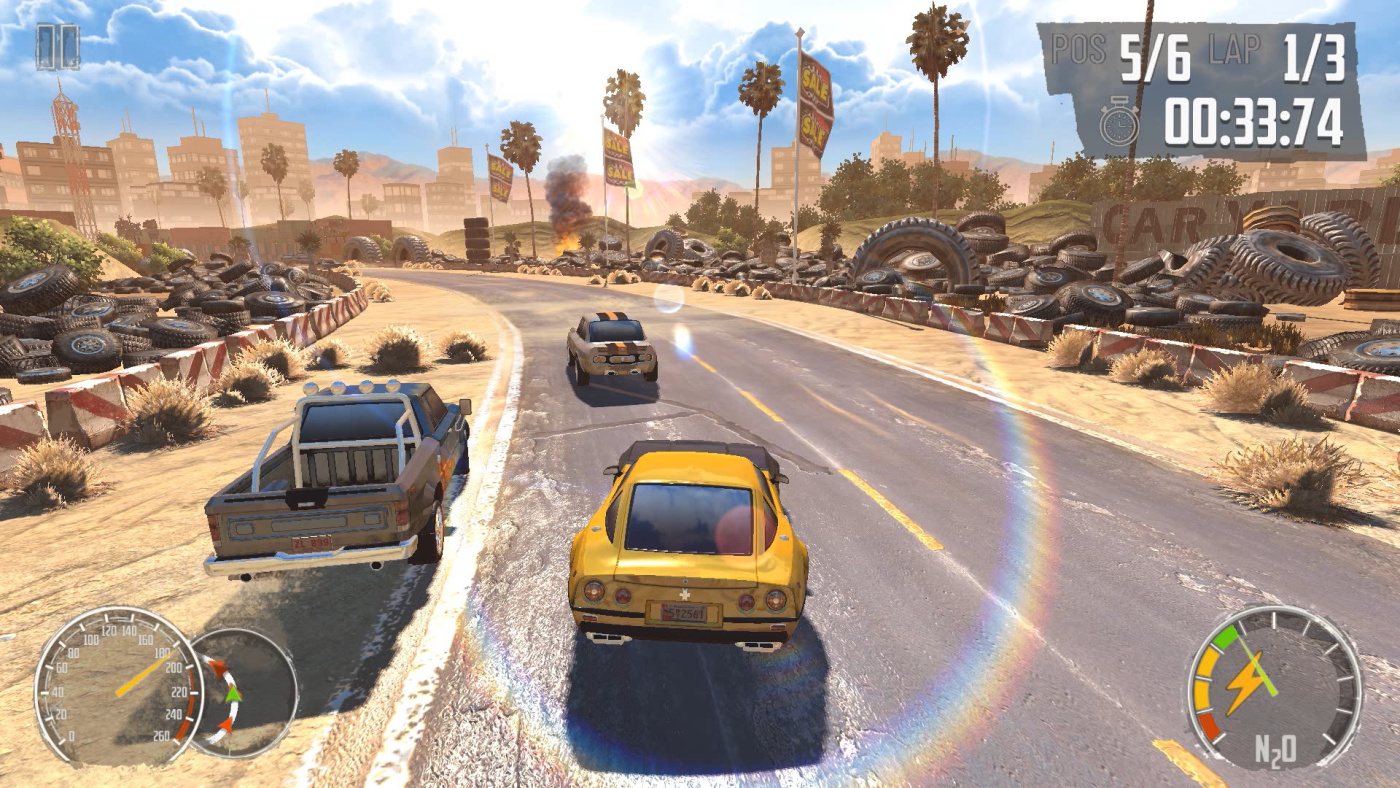This screenshot has height=788, width=1400.
Task: Pause the race with the pause button
Action: (57, 47)
